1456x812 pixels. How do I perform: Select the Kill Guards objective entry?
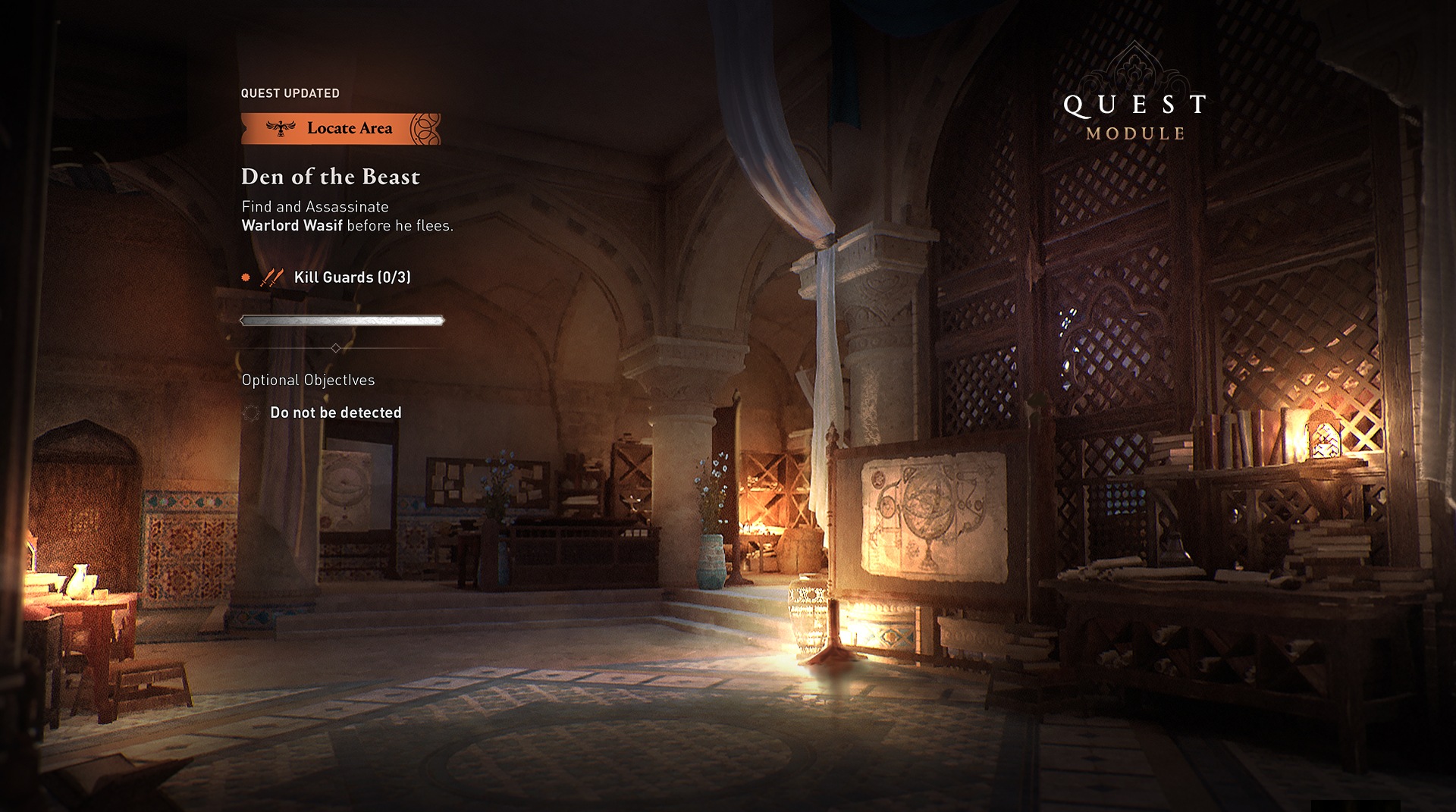tap(352, 277)
